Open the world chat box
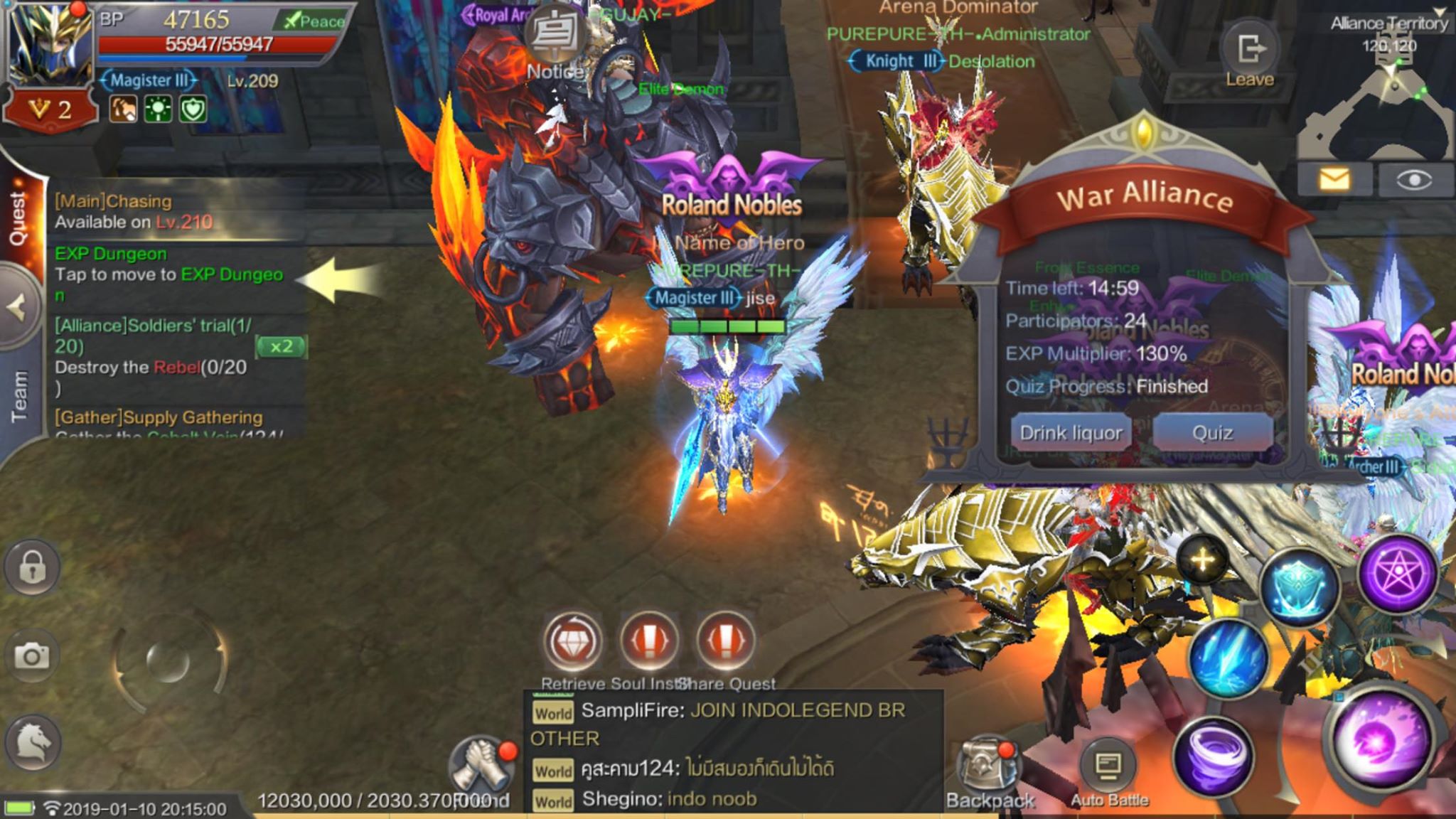The height and width of the screenshot is (819, 1456). pyautogui.click(x=732, y=754)
